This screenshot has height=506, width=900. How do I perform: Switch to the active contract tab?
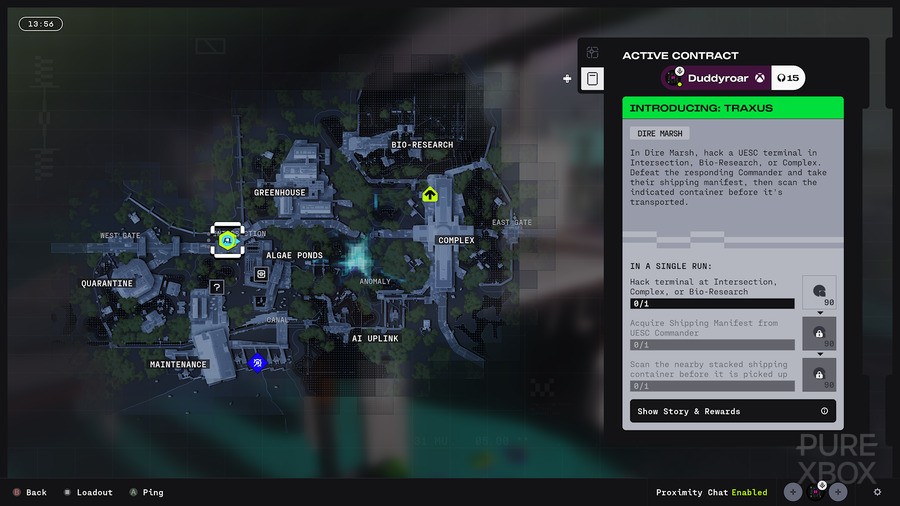pos(593,79)
